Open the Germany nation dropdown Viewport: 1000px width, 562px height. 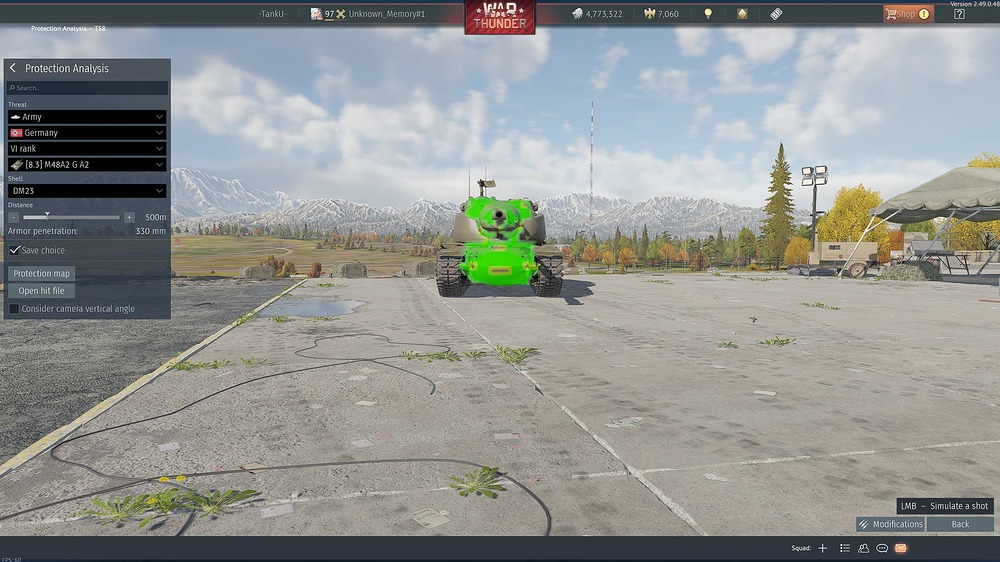(87, 133)
